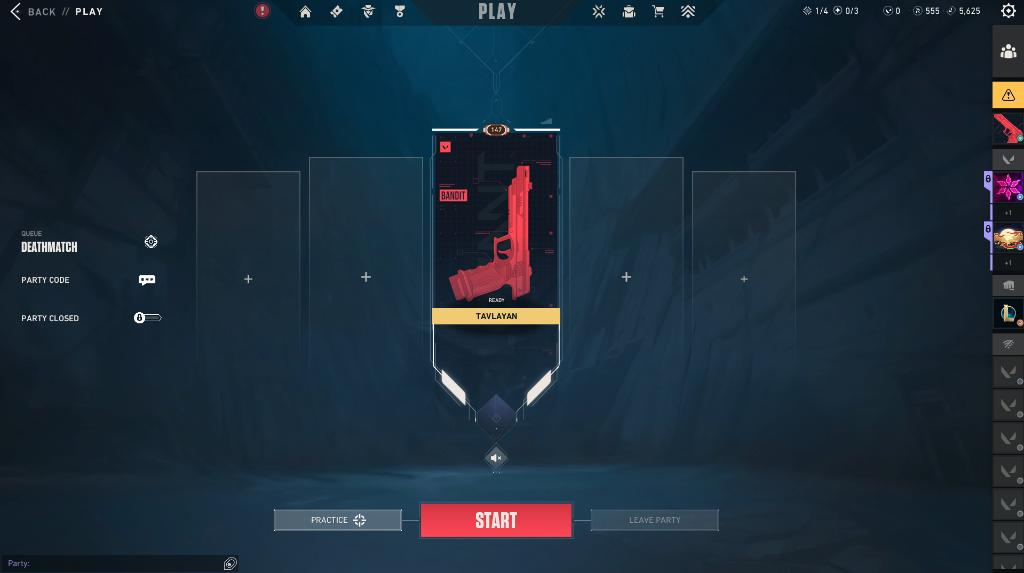Toggle the party voice mute speaker

(496, 458)
